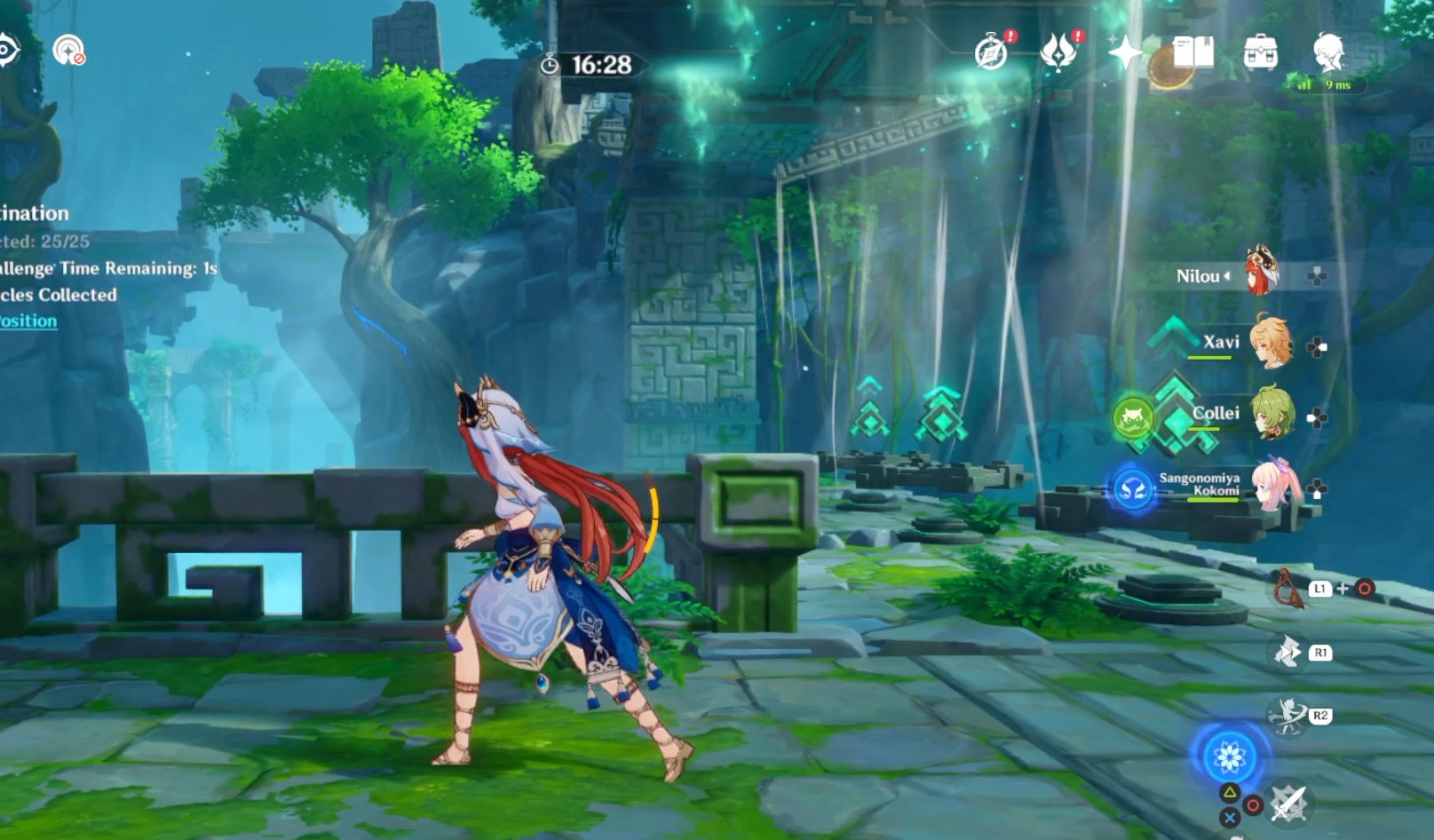Image resolution: width=1434 pixels, height=840 pixels.
Task: Switch to Sangonomiya Kokomi's portrait
Action: (x=1276, y=487)
